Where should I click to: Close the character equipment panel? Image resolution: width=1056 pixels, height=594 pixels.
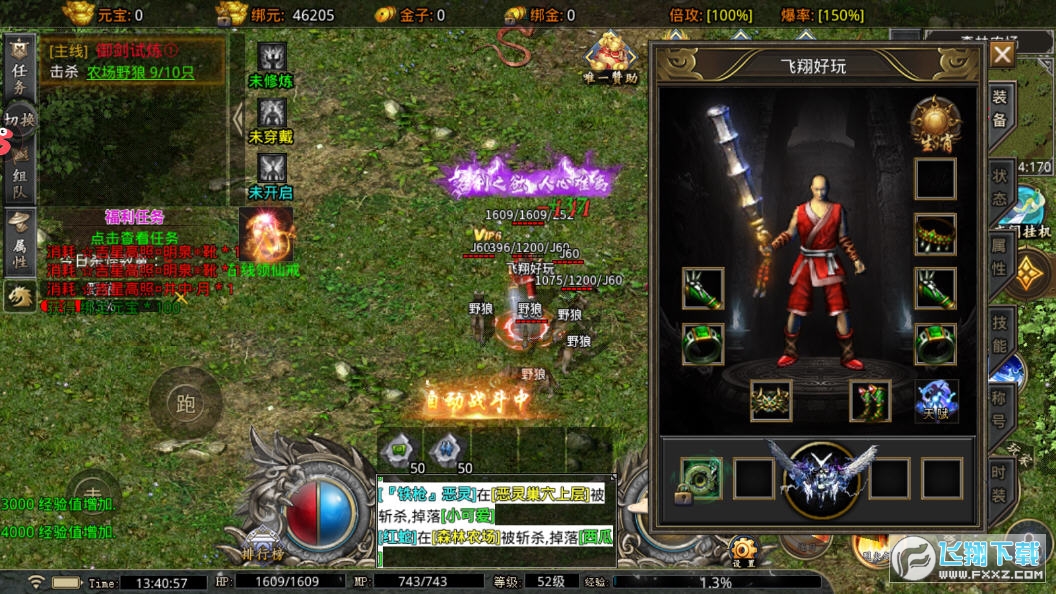(x=1002, y=54)
